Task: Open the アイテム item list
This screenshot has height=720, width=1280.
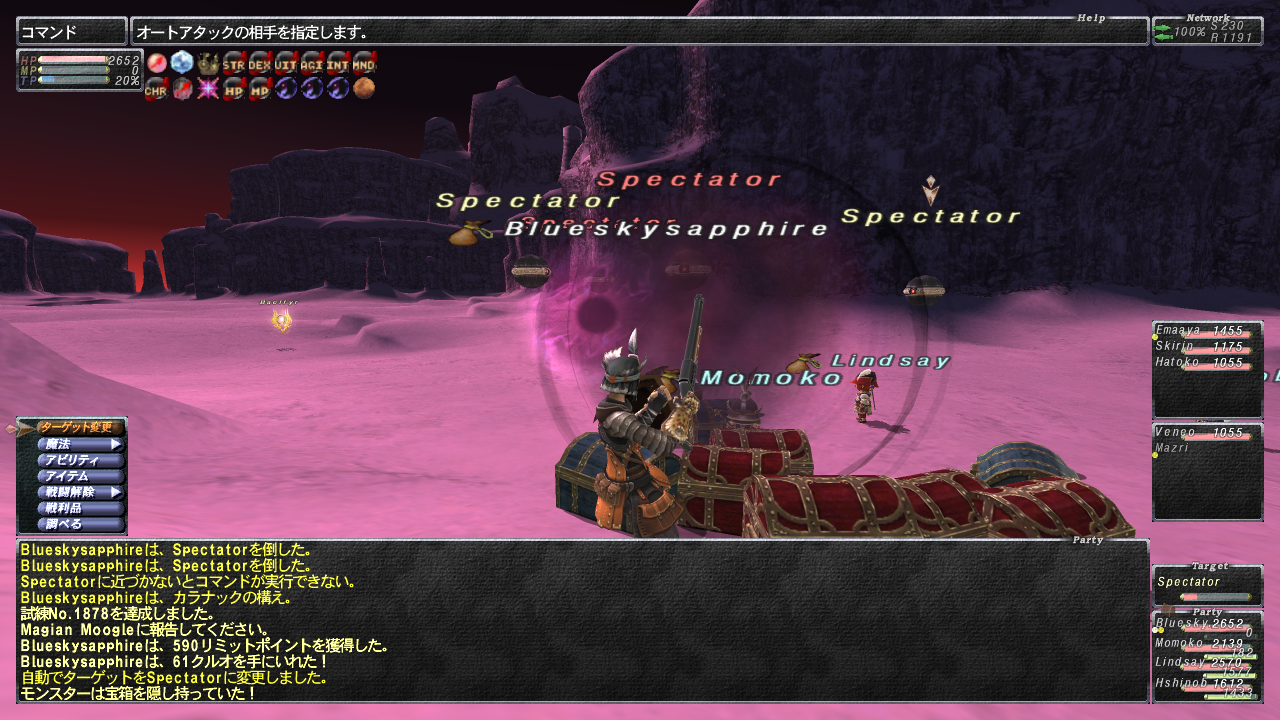Action: point(79,476)
